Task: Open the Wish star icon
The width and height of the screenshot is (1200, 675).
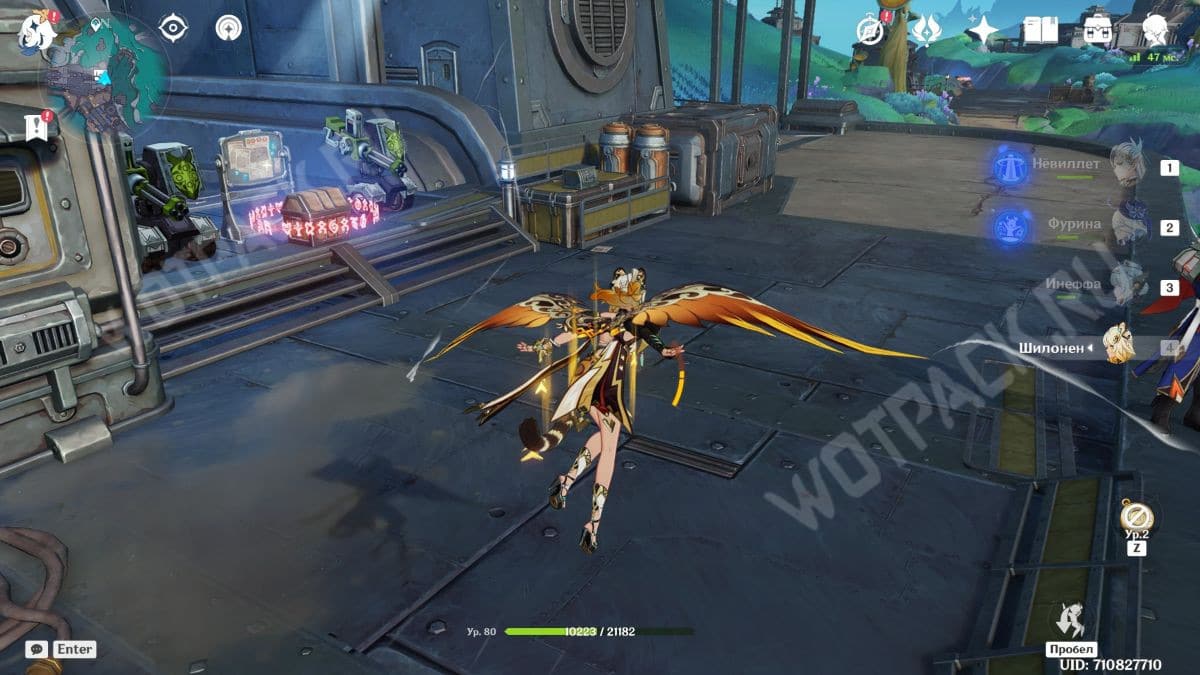Action: tap(983, 31)
